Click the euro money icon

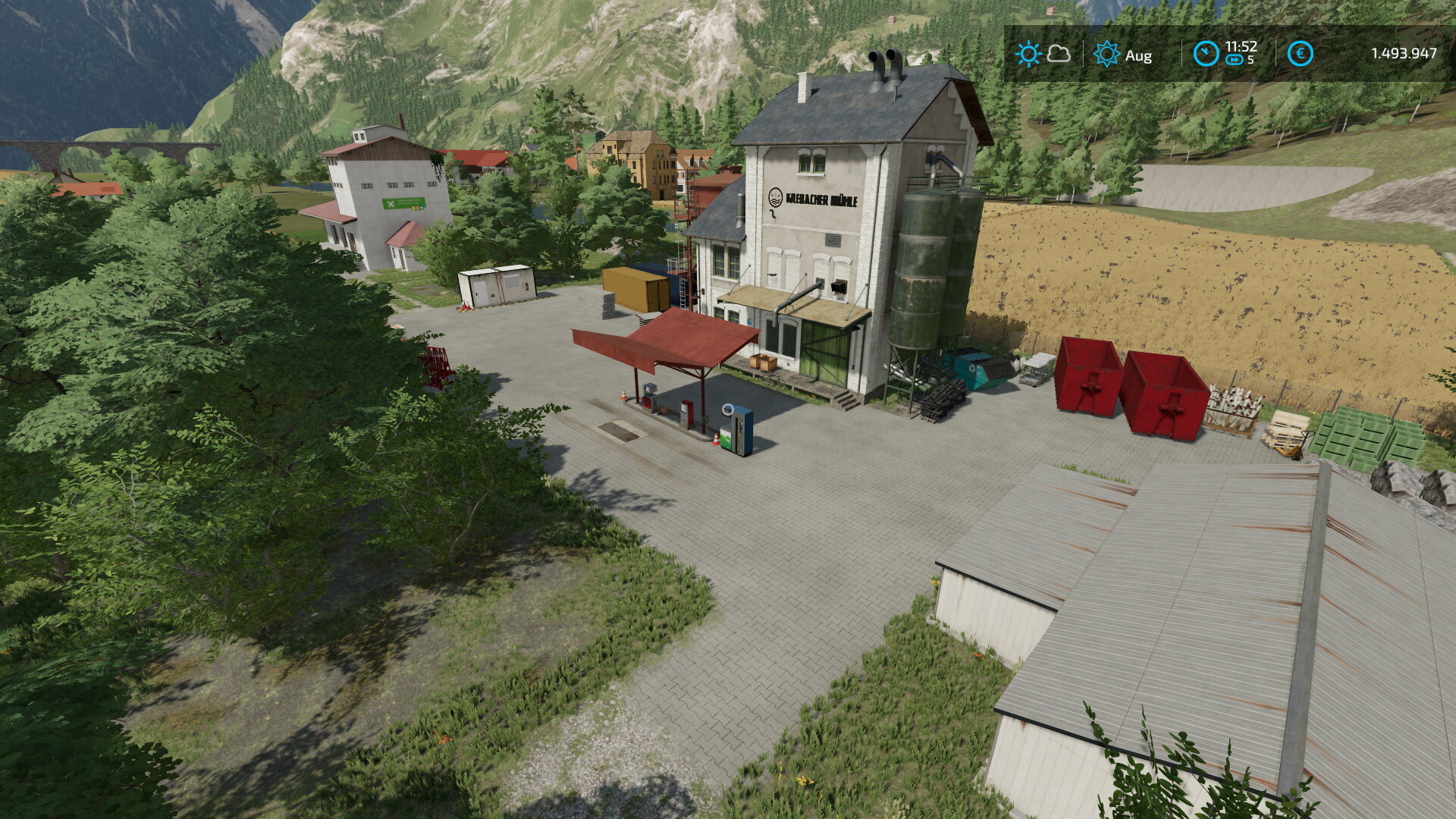coord(1300,54)
